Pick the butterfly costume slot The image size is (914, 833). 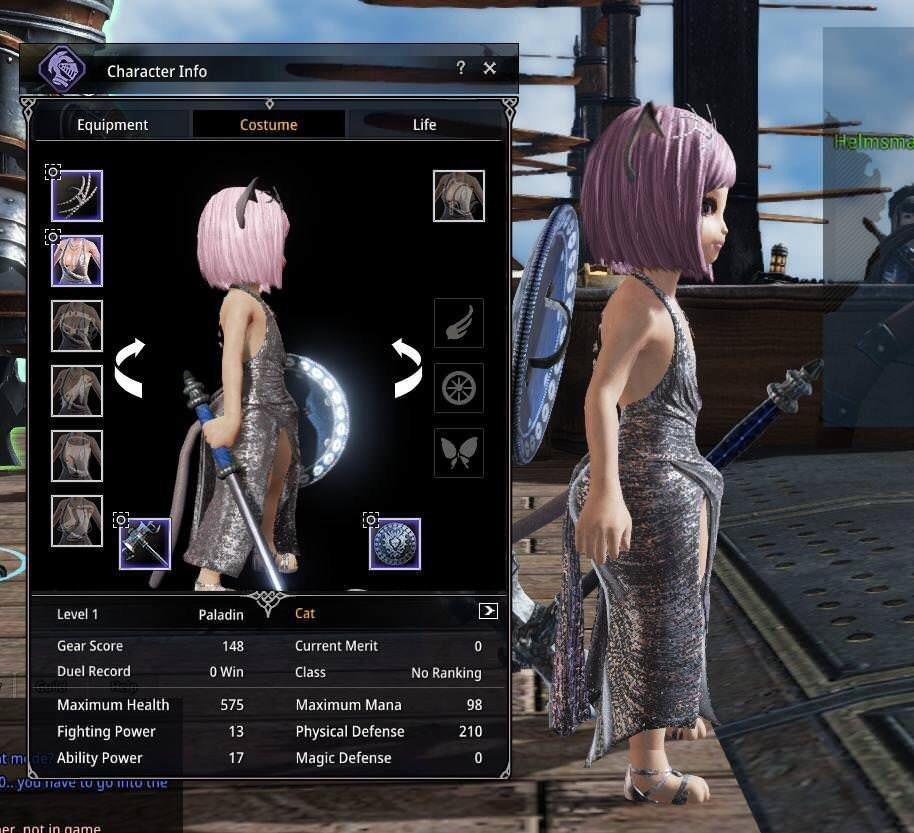(459, 453)
